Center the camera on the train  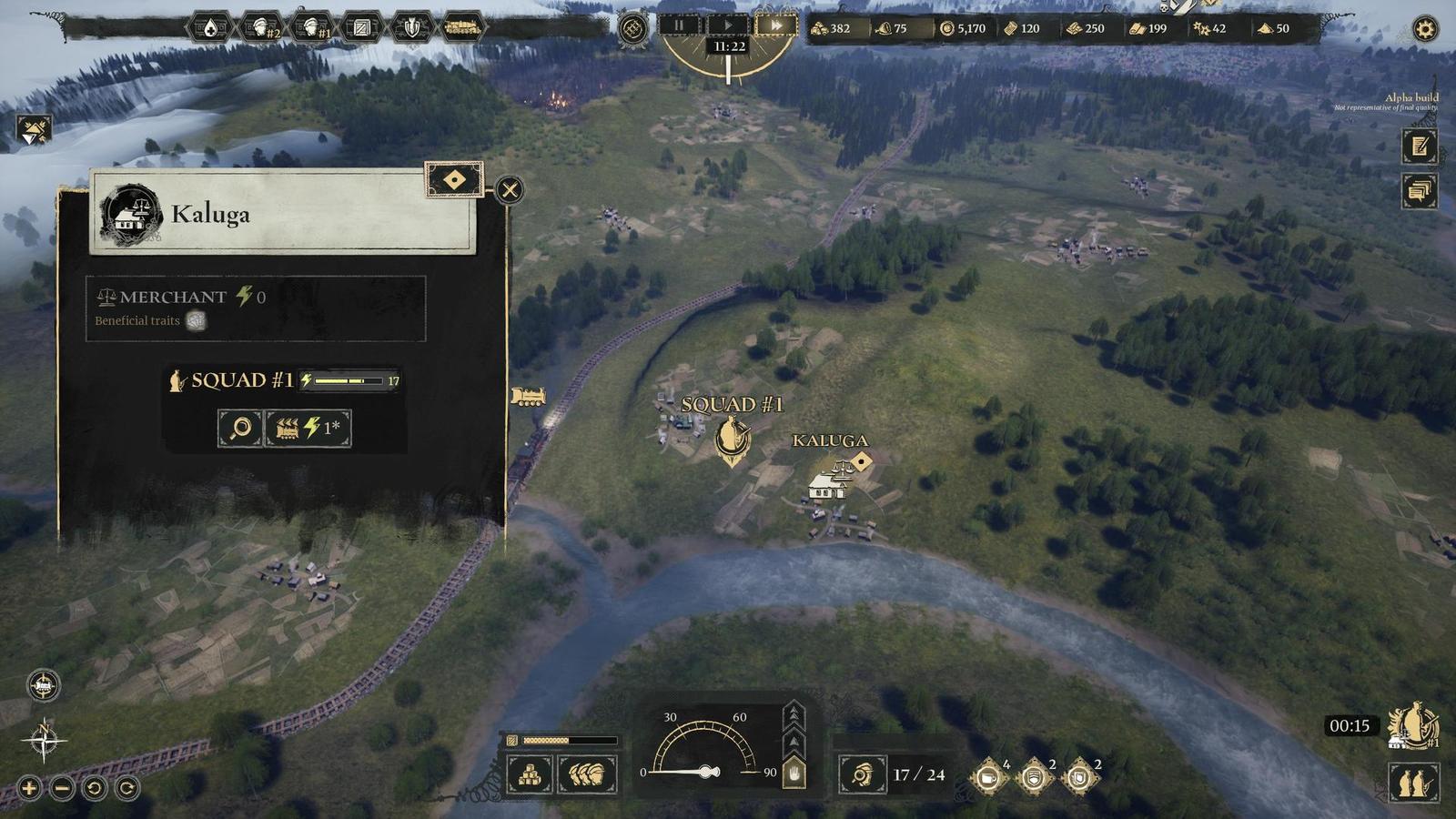[44, 685]
